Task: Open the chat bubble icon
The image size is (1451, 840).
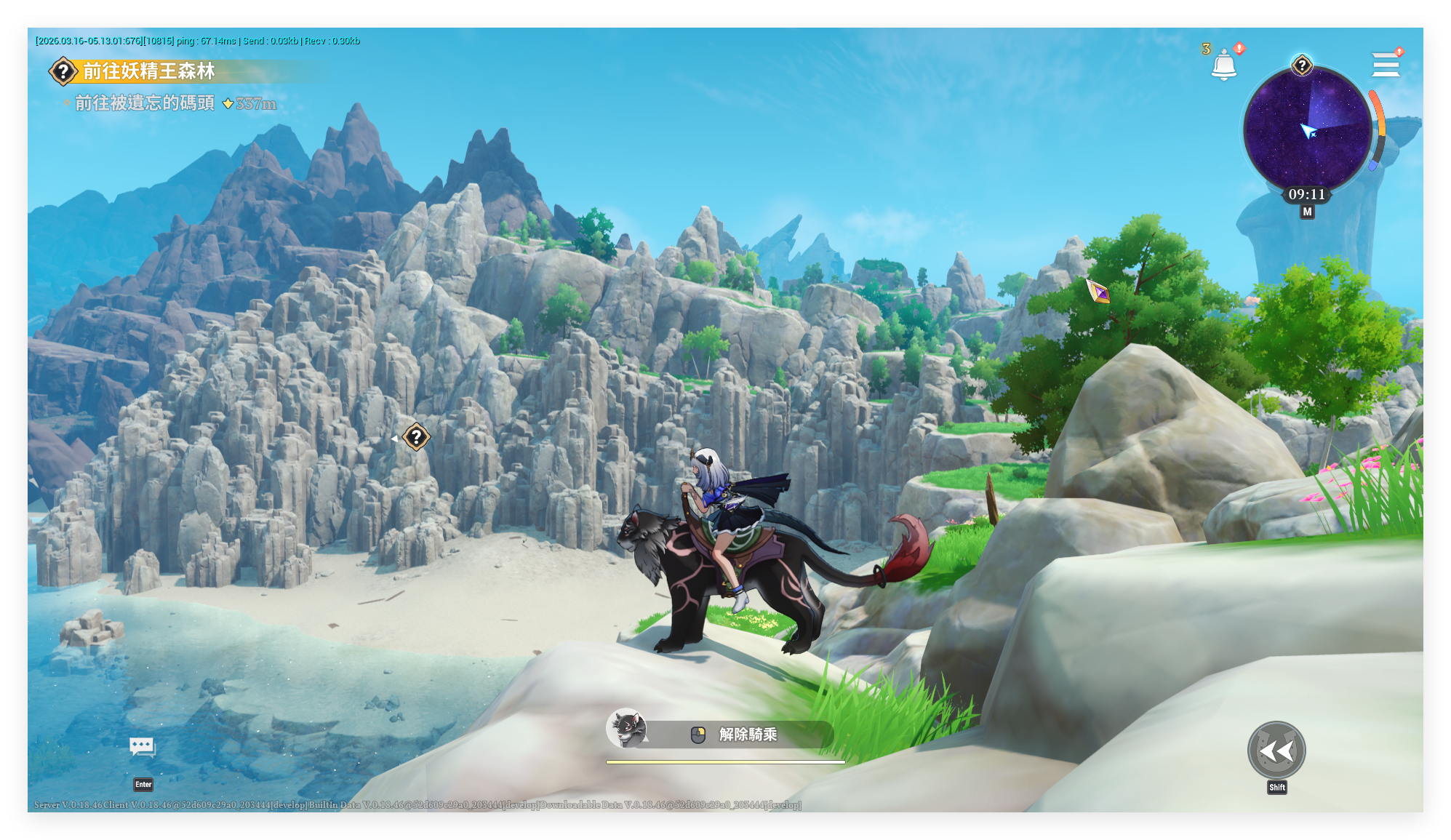Action: (143, 747)
